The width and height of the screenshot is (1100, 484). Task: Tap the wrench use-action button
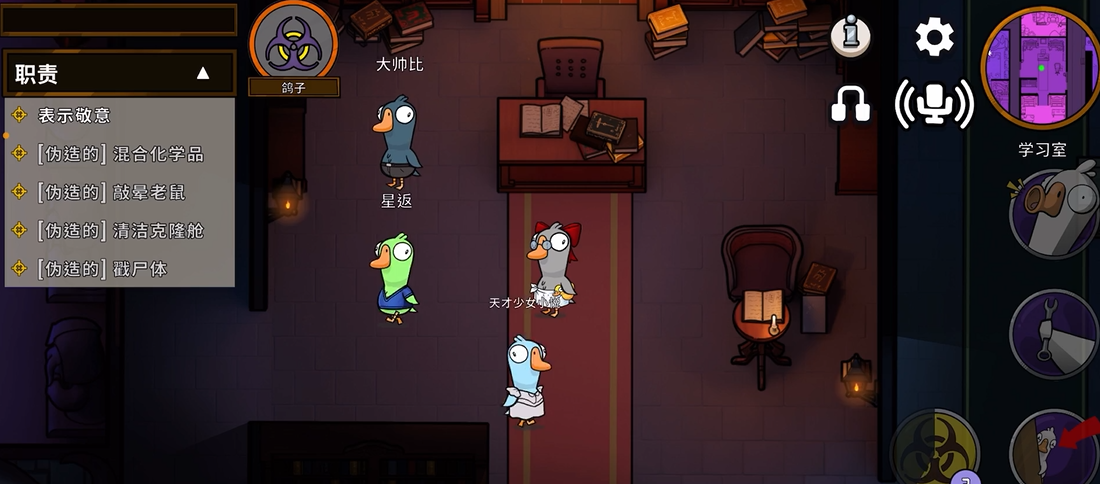(1055, 335)
